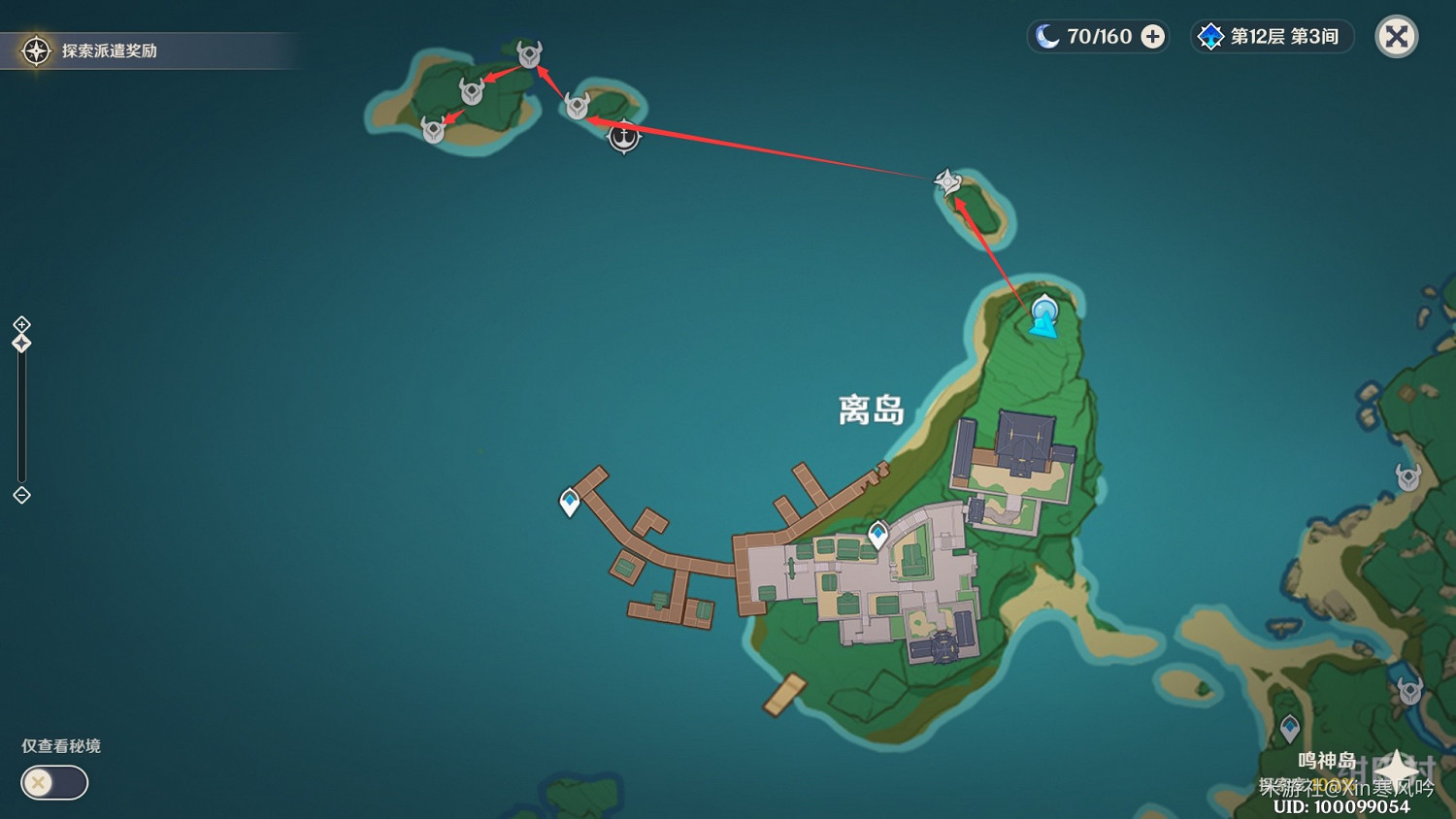Click the moon resin icon showing 70/160
The height and width of the screenshot is (819, 1456).
1046,36
